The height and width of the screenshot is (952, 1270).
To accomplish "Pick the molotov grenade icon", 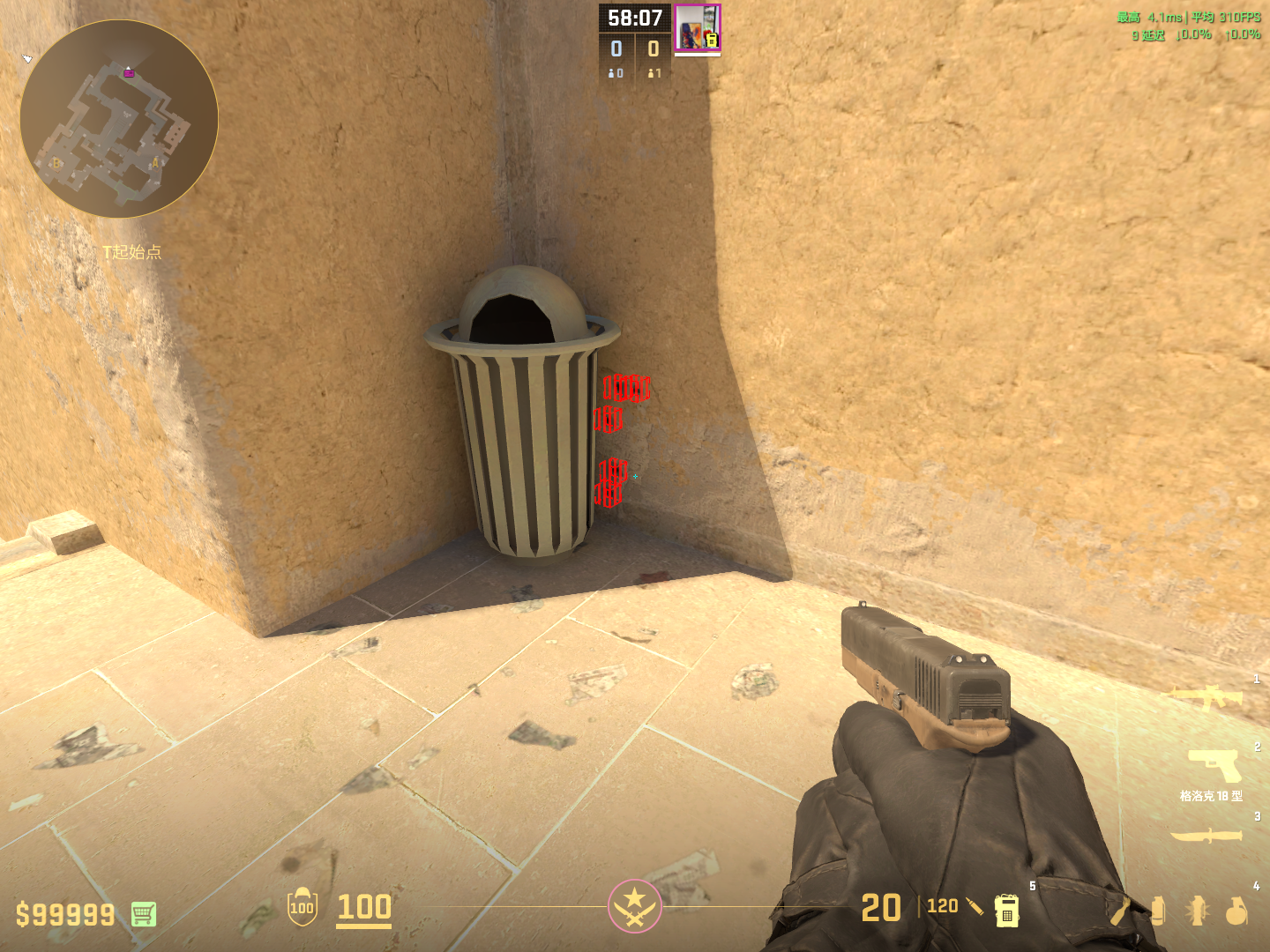I will [x=1120, y=911].
